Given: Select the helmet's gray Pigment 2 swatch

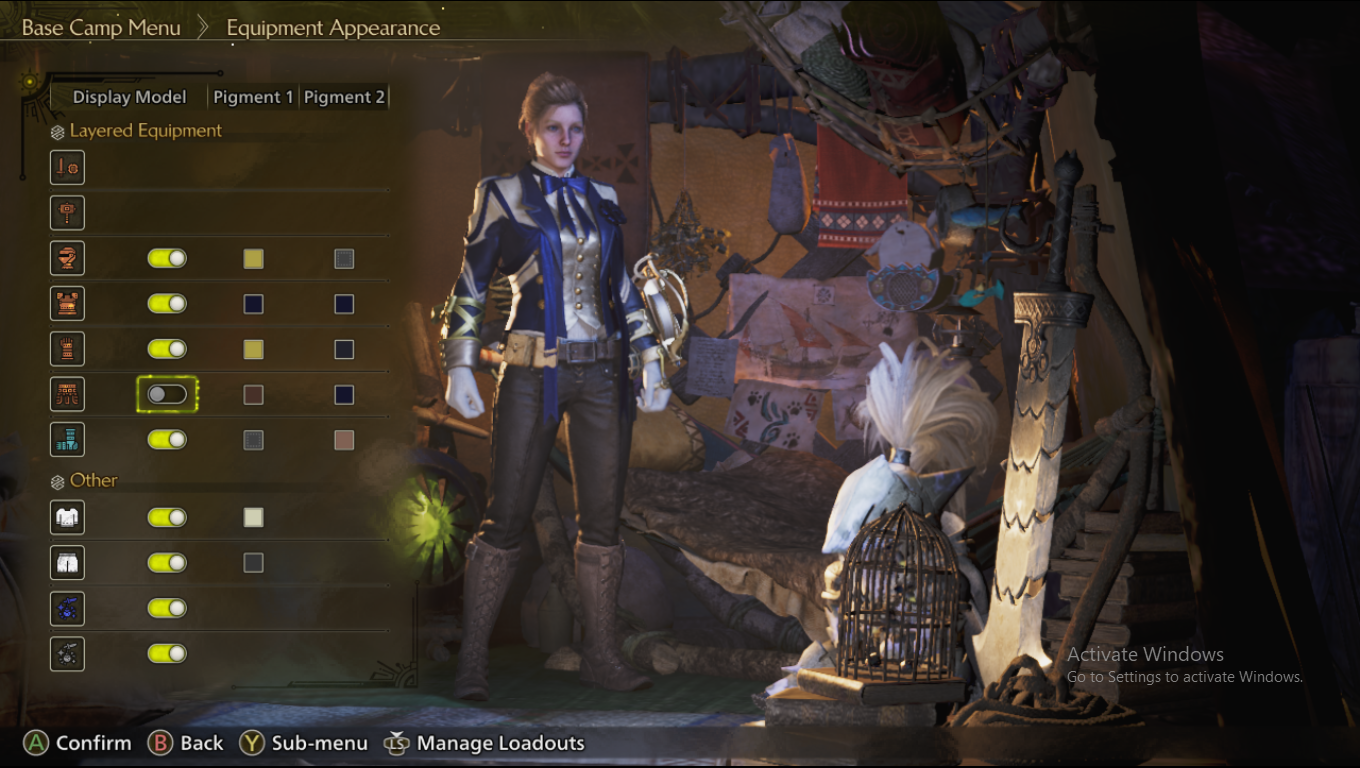Looking at the screenshot, I should [x=344, y=259].
